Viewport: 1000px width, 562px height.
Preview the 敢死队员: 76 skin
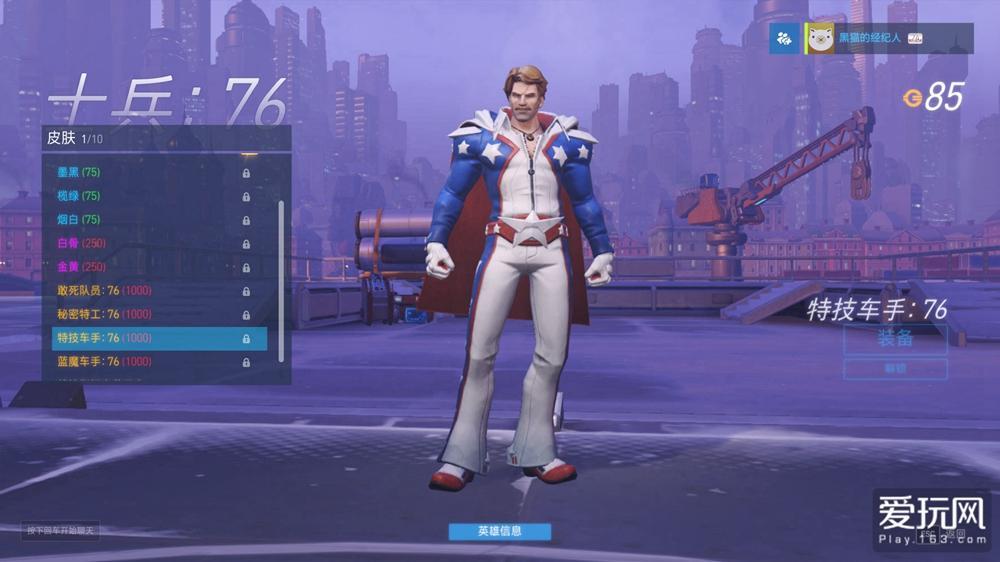150,291
